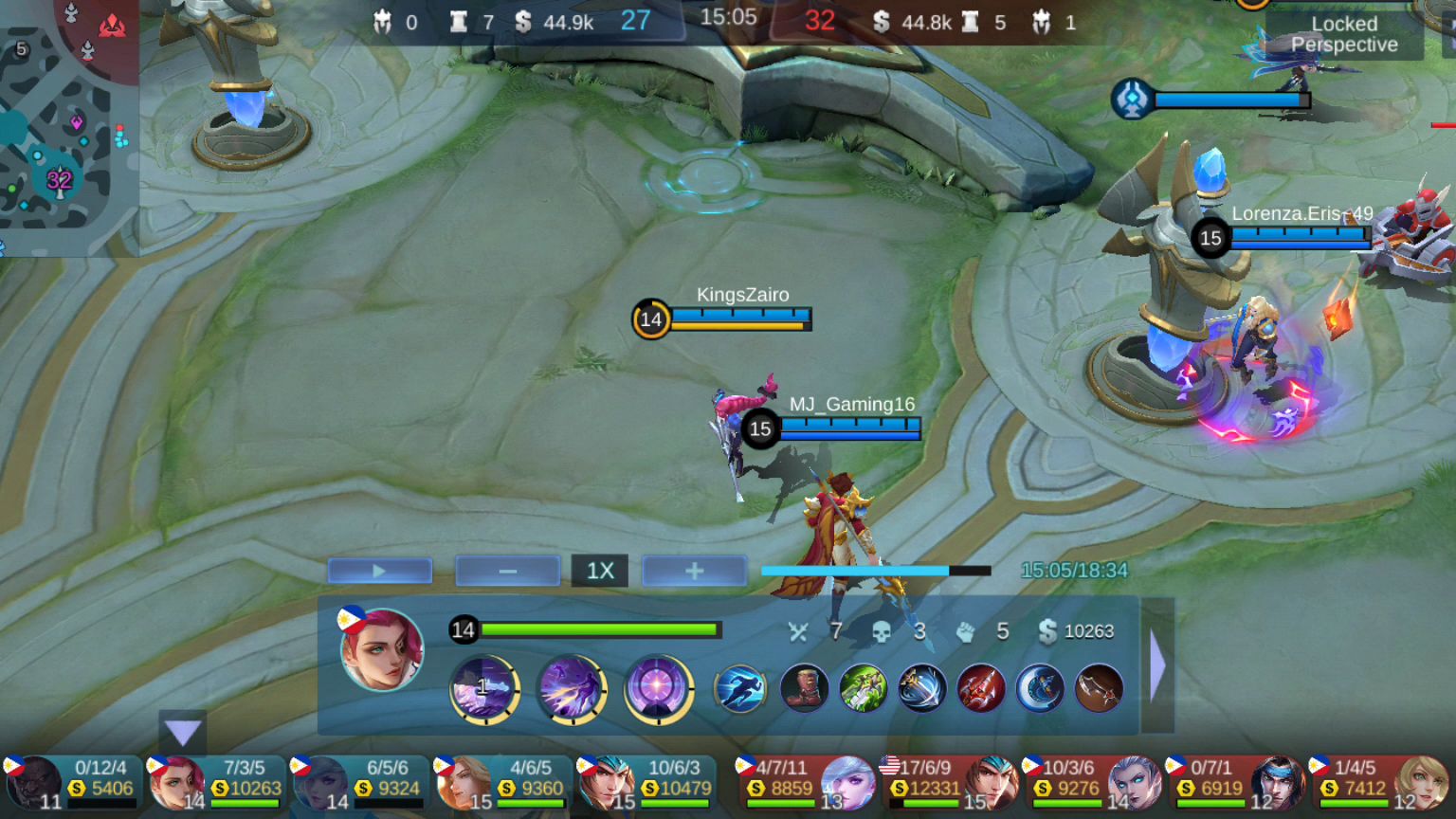Decrease replay speed with the minus button
This screenshot has height=819, width=1456.
507,571
